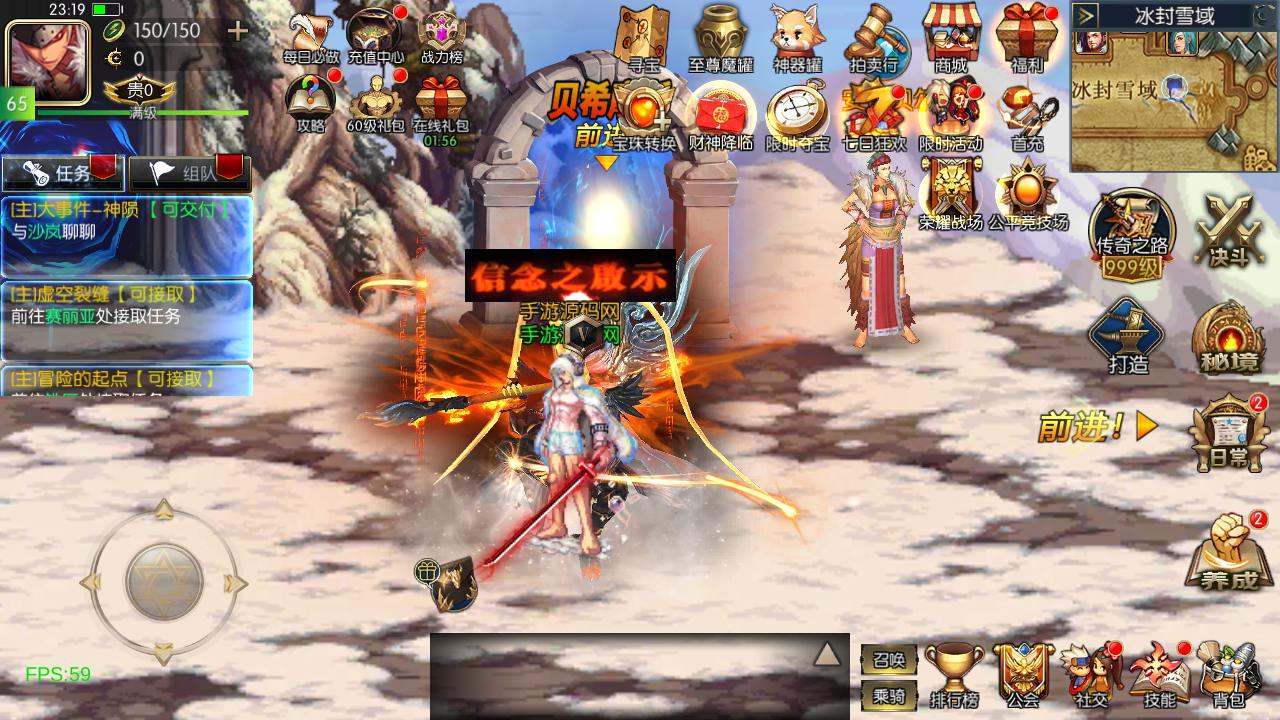Show the 排行榜 leaderboard
The height and width of the screenshot is (720, 1280).
point(954,675)
